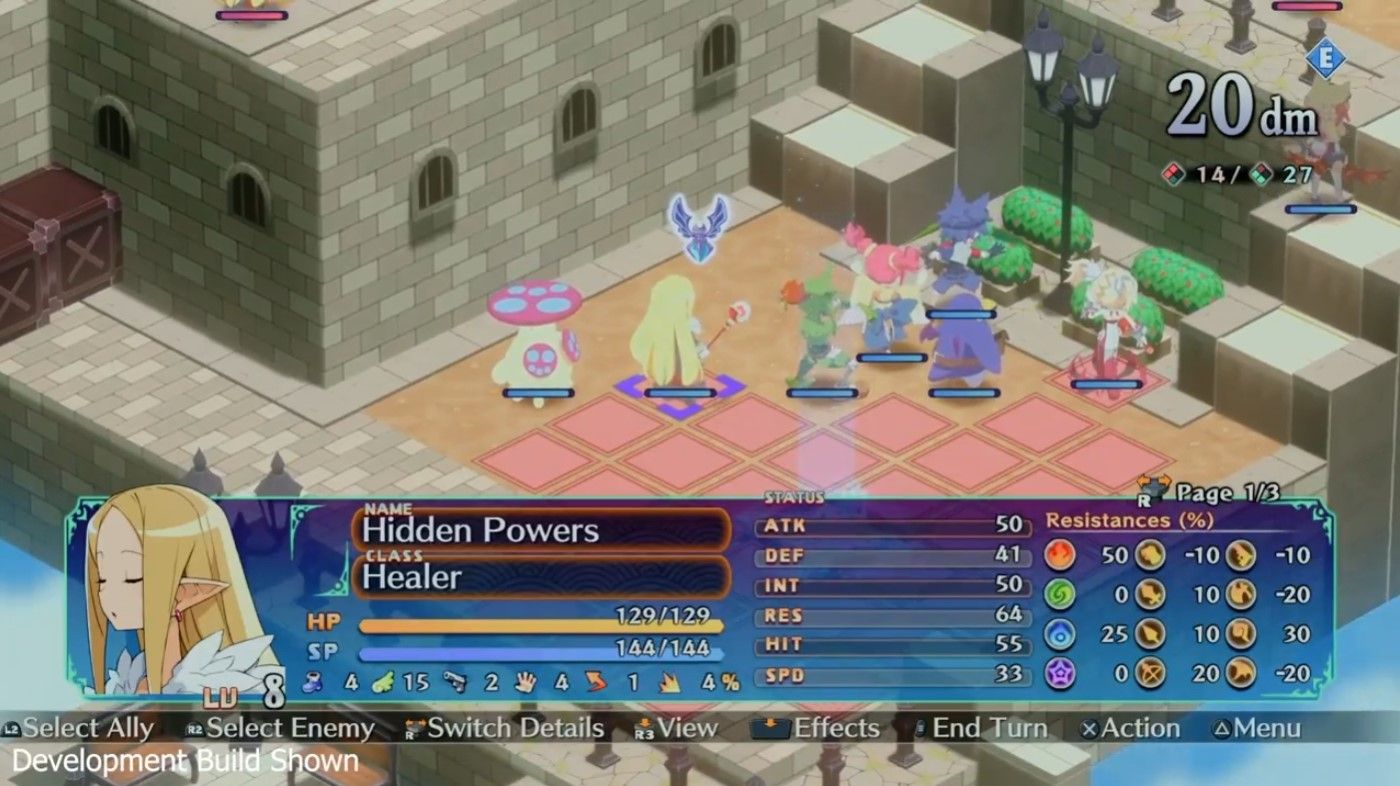Image resolution: width=1400 pixels, height=786 pixels.
Task: Toggle Effects display on the battlefield
Action: pyautogui.click(x=828, y=729)
